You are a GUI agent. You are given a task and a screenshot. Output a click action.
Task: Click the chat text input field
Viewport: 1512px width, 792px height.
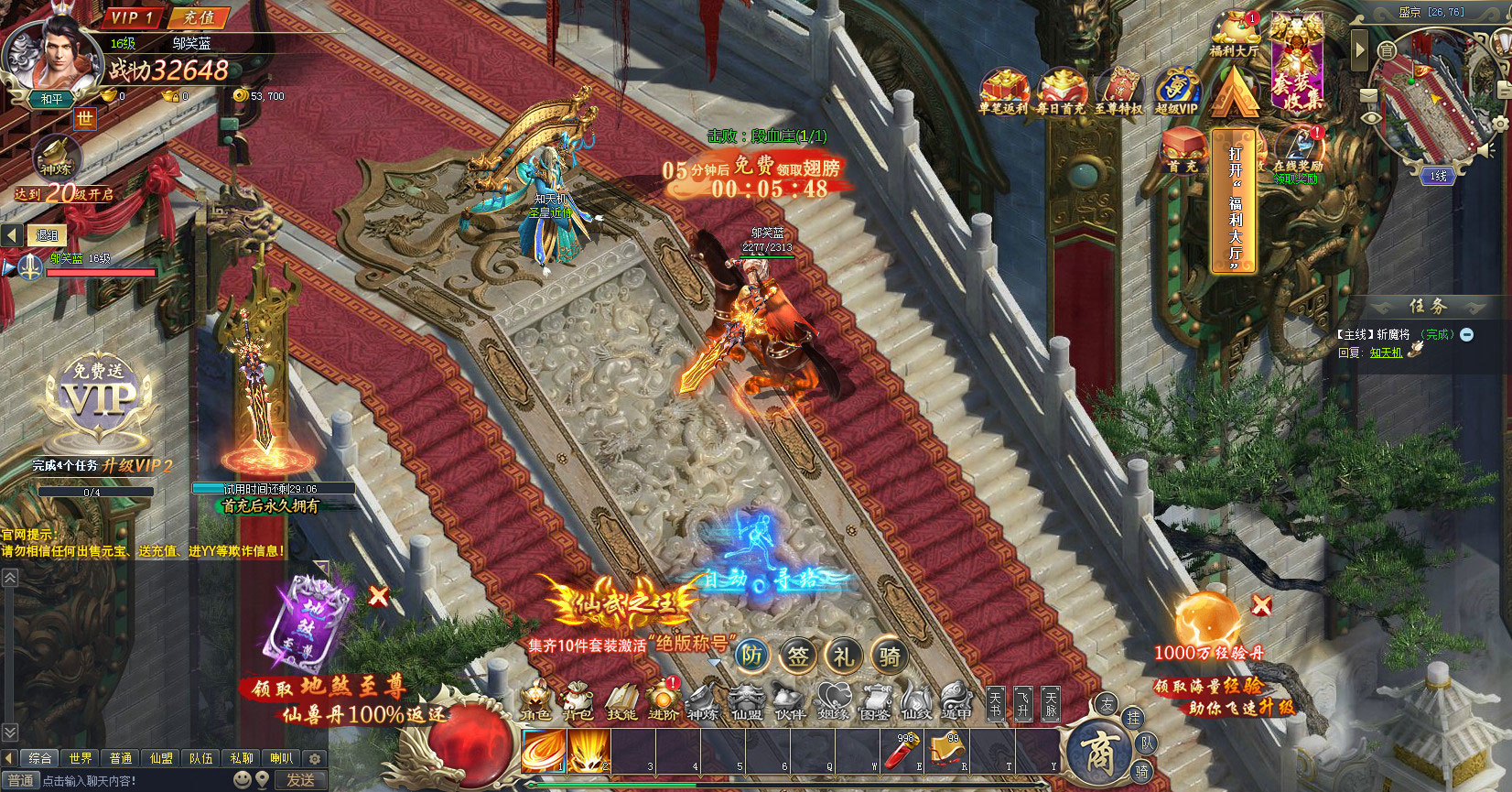[137, 781]
